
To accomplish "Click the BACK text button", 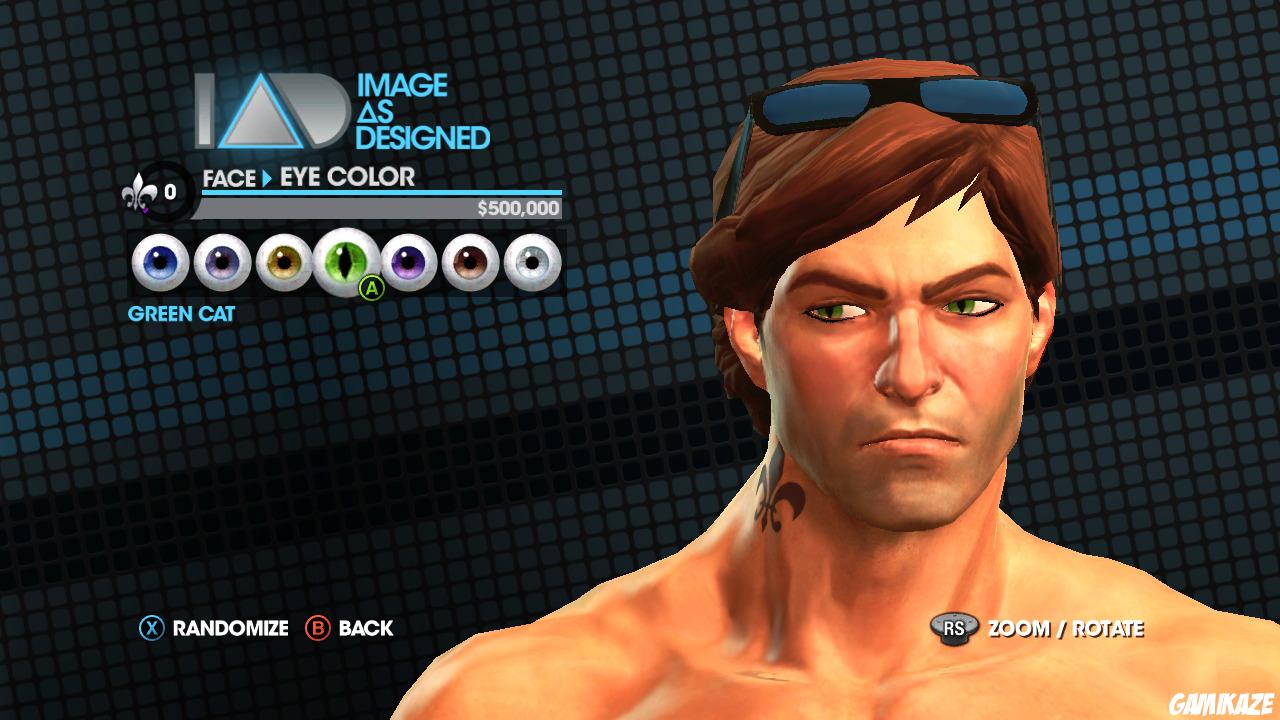I will (x=367, y=629).
